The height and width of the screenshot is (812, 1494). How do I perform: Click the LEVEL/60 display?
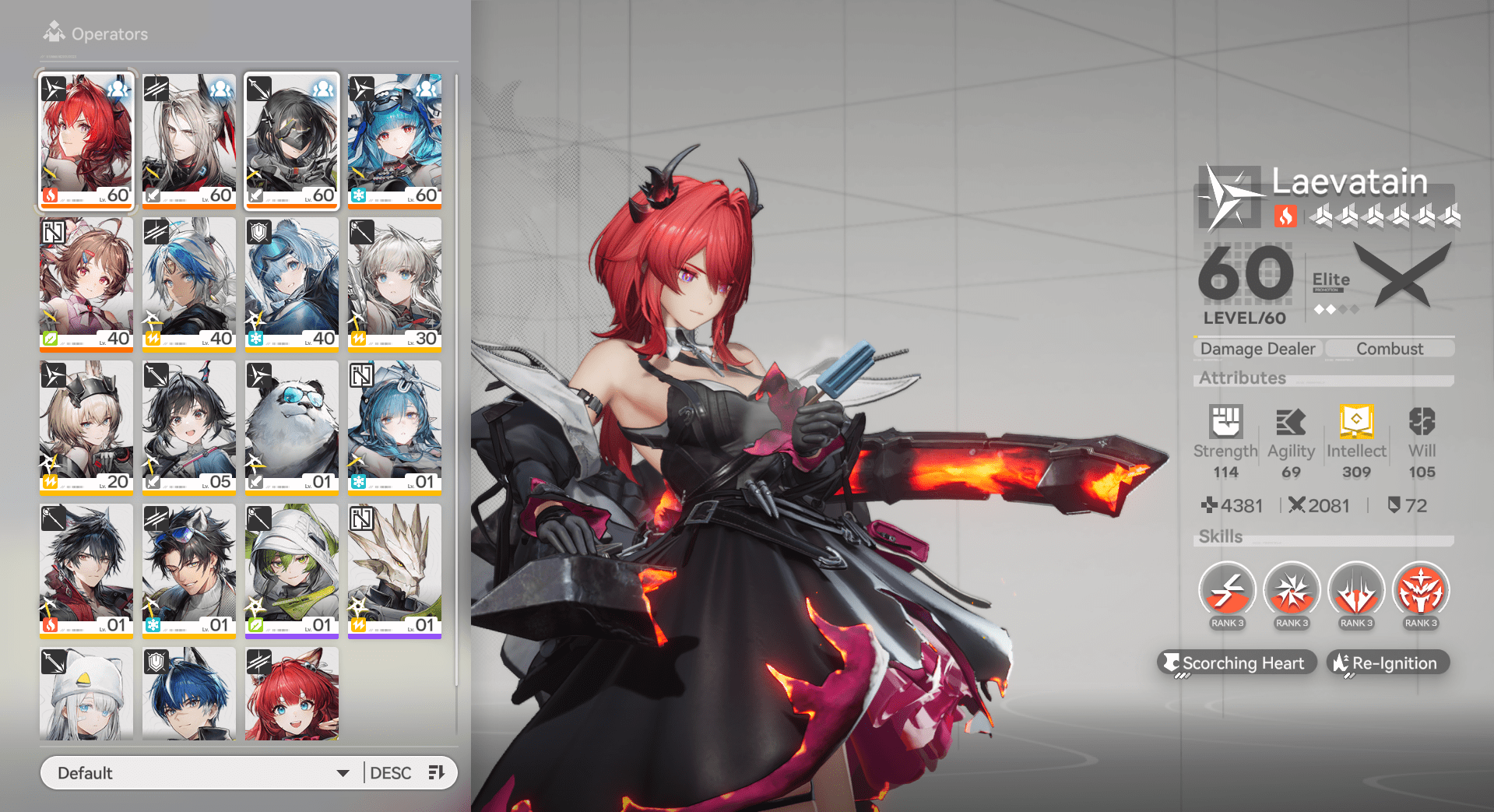(x=1243, y=318)
